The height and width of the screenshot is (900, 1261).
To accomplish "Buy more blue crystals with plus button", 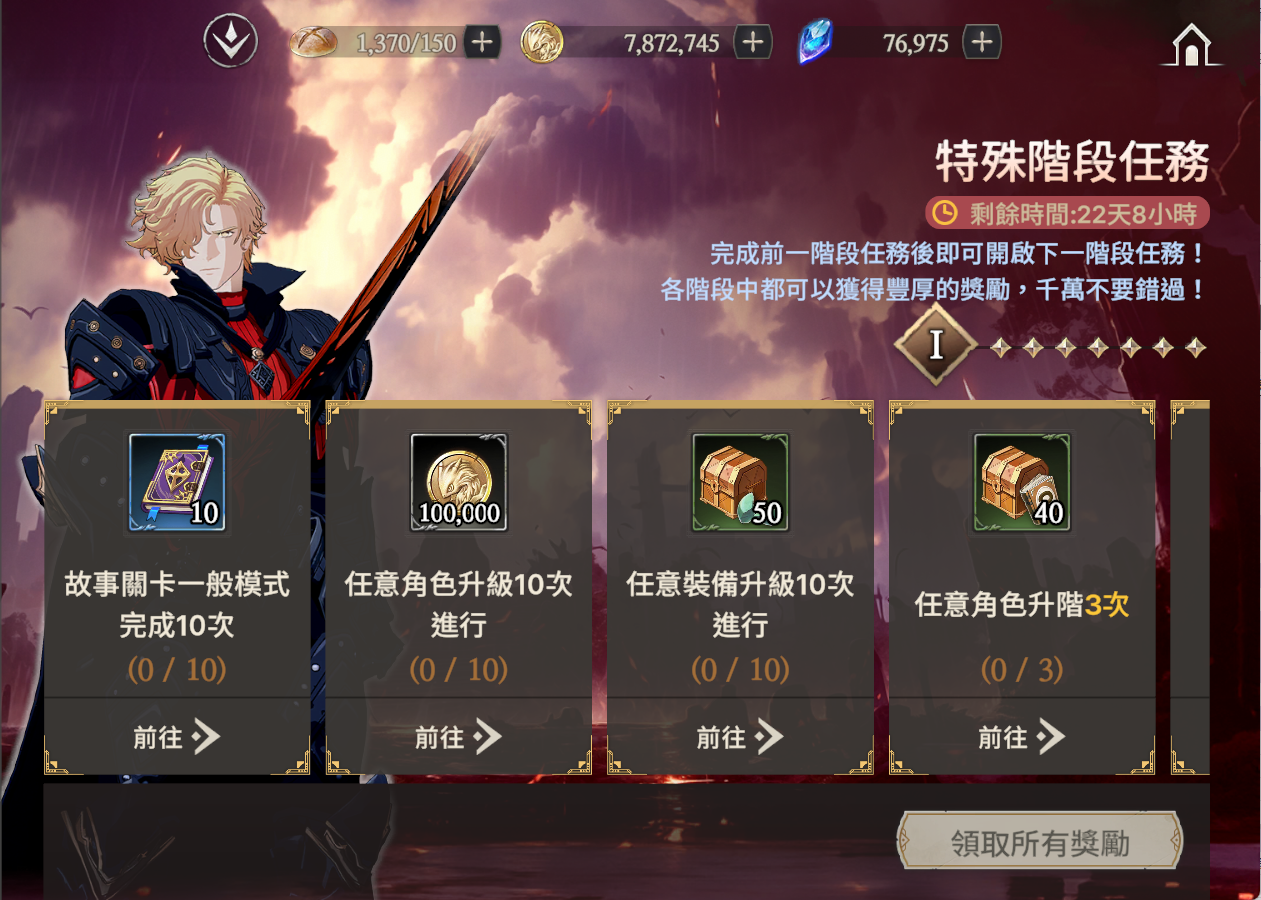I will 982,42.
